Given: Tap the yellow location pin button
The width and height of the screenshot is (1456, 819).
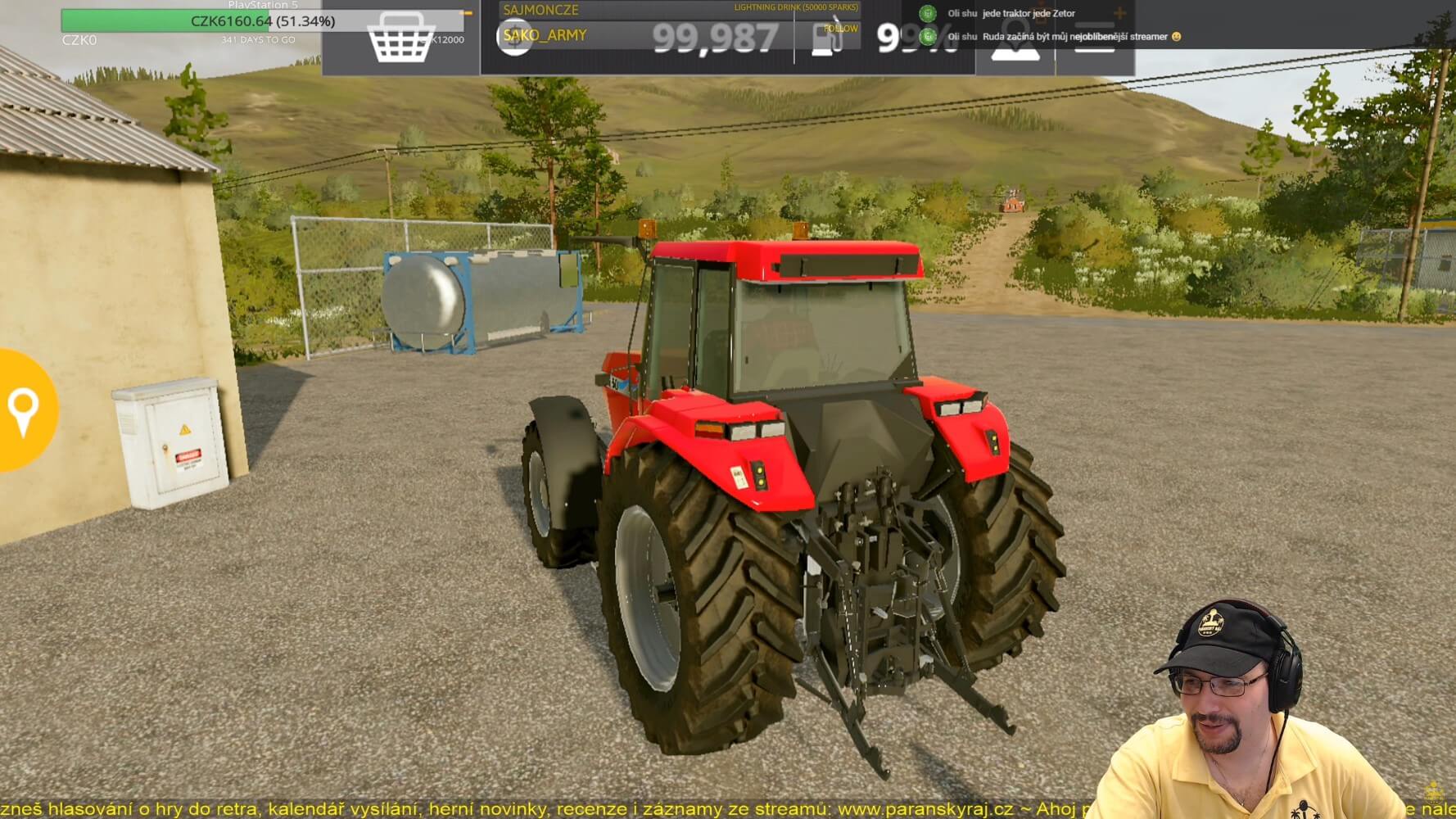Looking at the screenshot, I should tap(23, 409).
